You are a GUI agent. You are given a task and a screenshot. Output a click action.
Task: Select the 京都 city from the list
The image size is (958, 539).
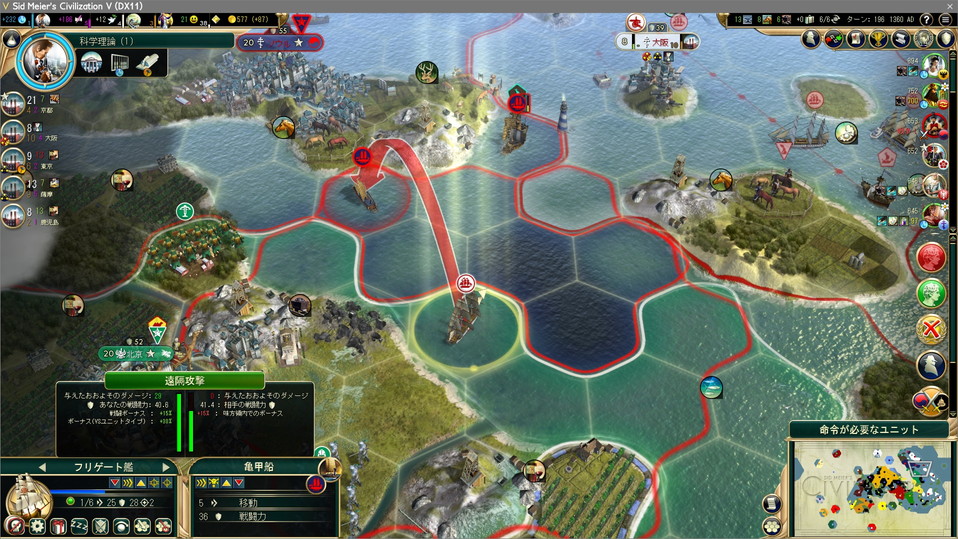pos(14,104)
